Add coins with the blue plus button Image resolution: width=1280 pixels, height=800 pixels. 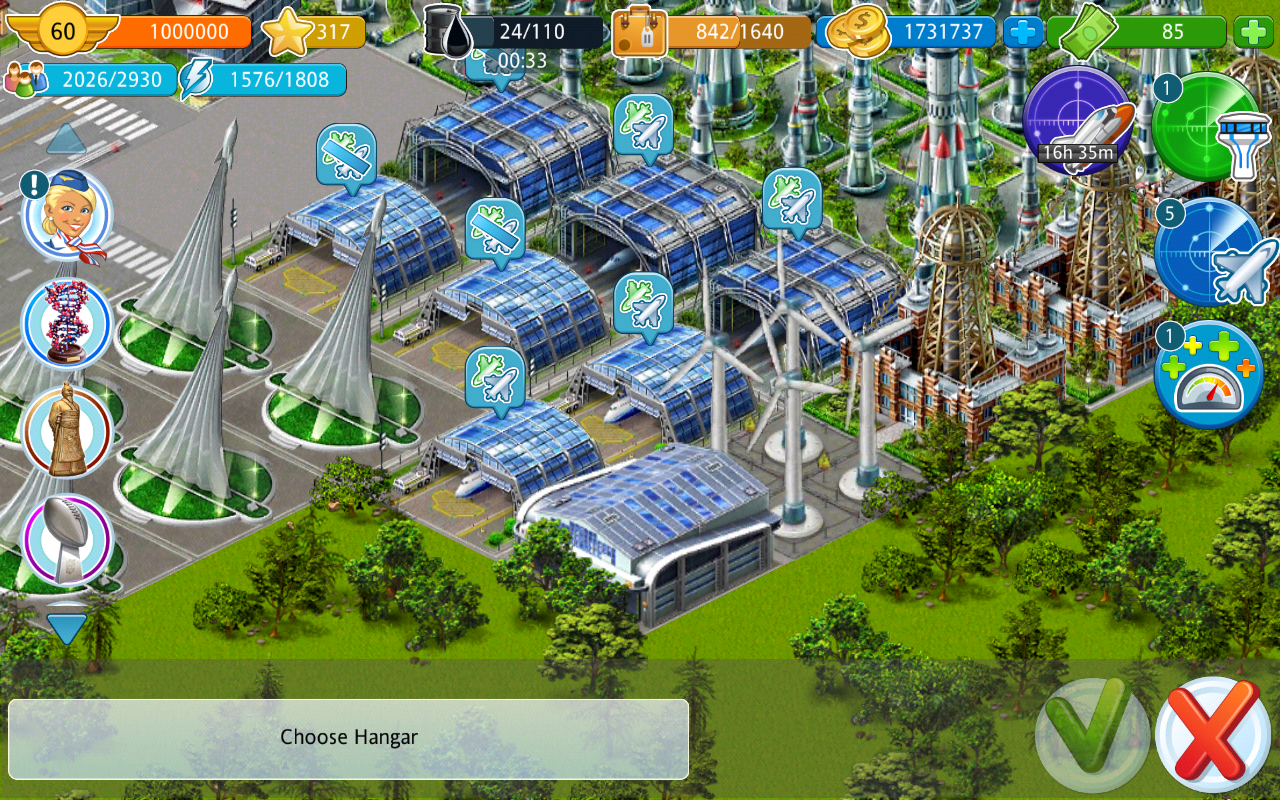point(1023,32)
